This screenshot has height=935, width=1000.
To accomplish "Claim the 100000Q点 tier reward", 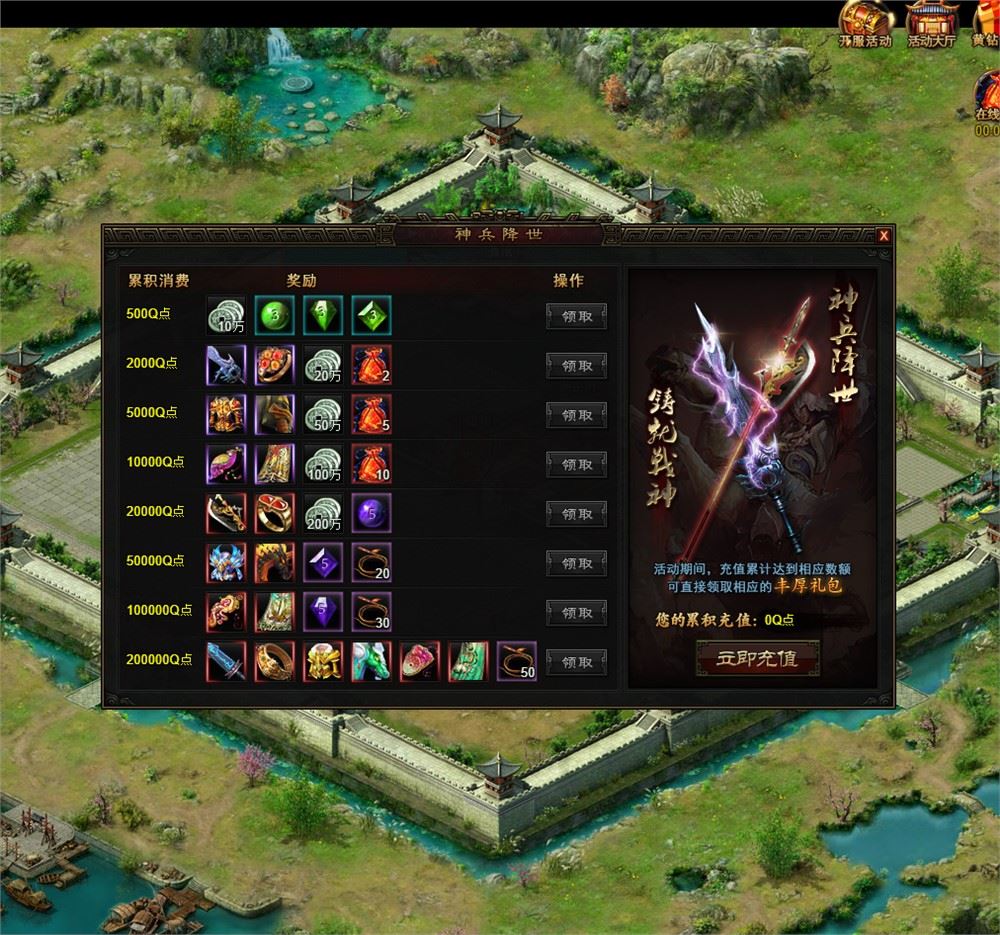I will pyautogui.click(x=576, y=613).
